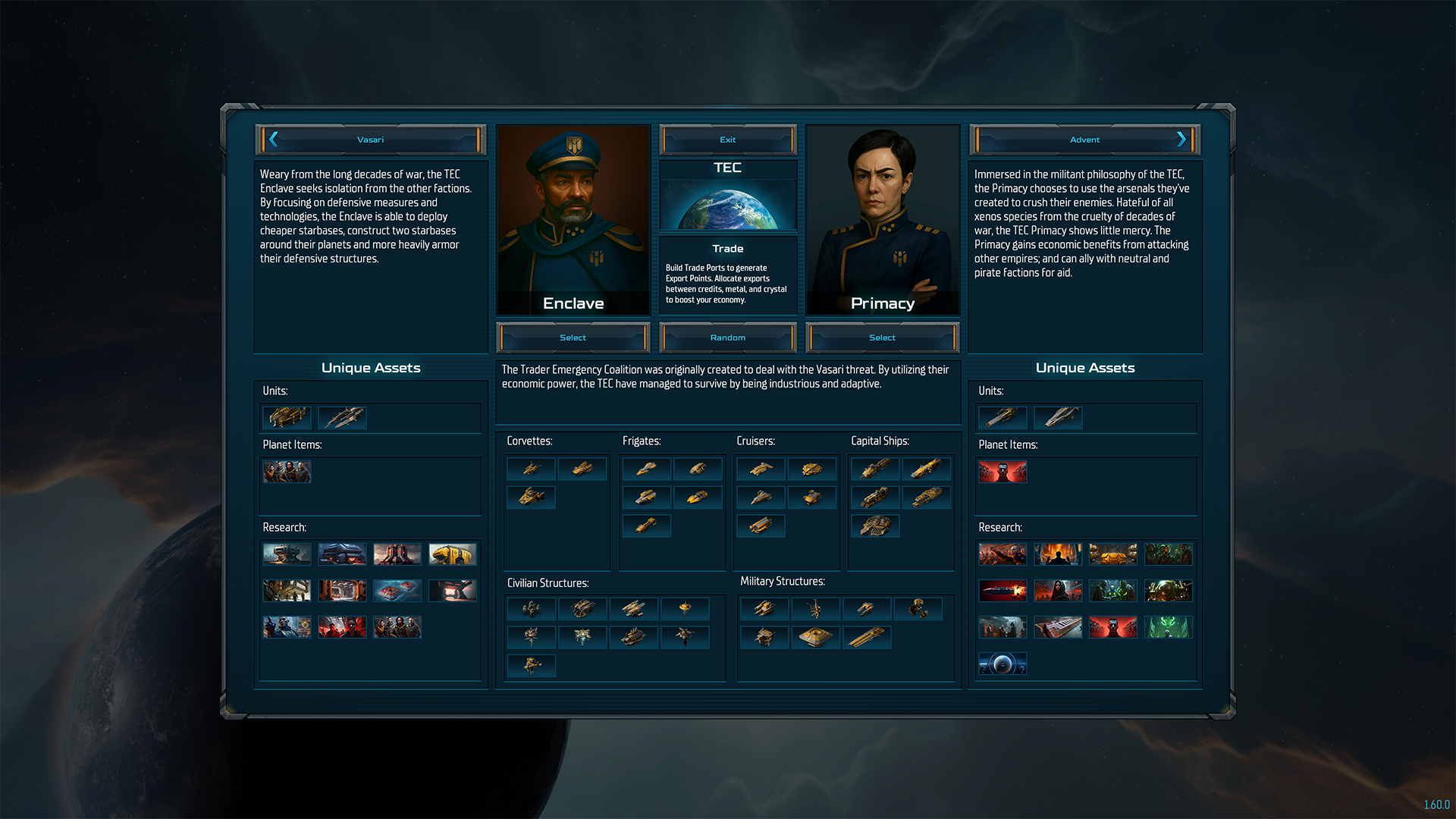1456x819 pixels.
Task: Inspect the first Capital Ship icon
Action: 875,469
